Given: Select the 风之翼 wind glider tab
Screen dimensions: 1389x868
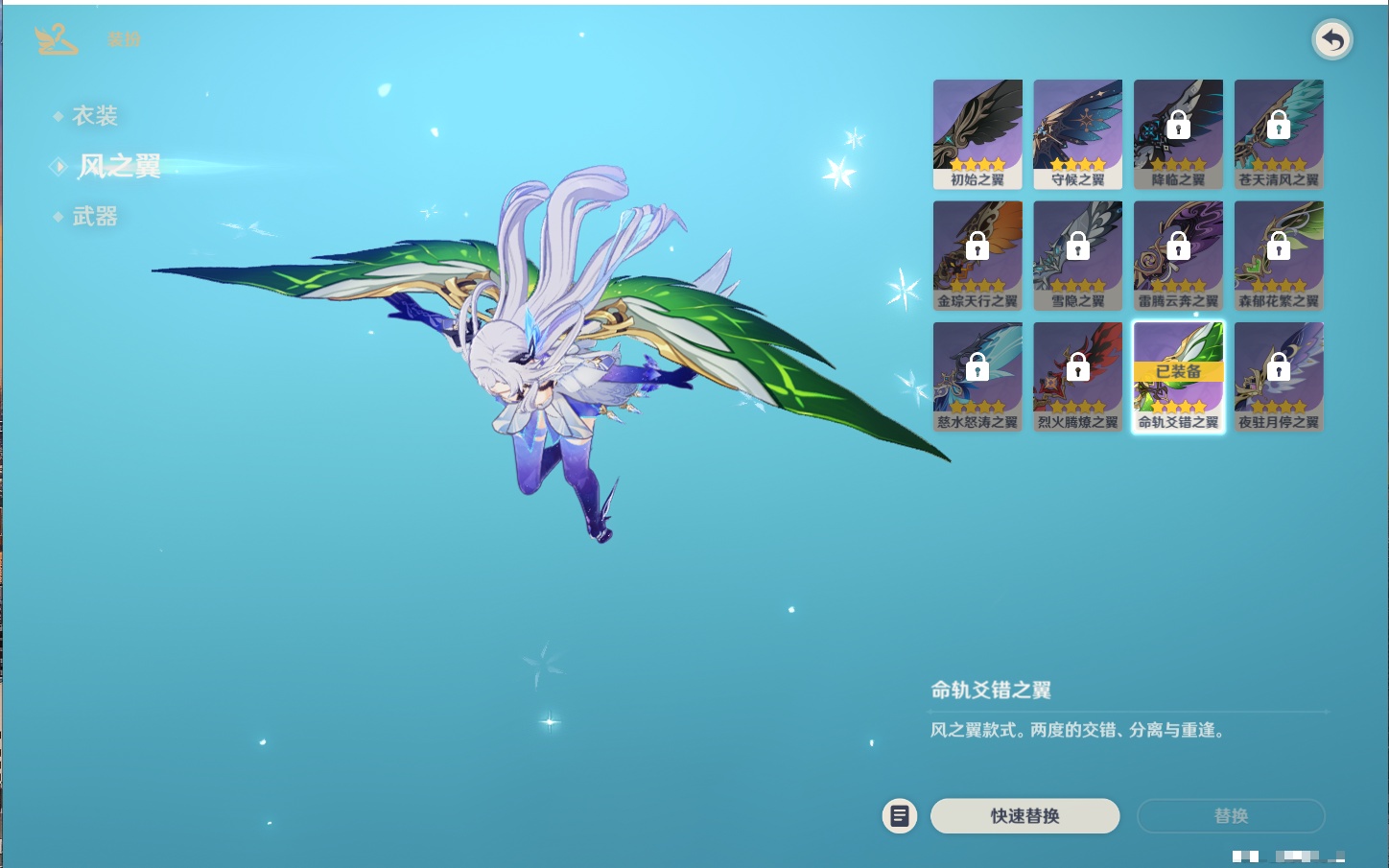Looking at the screenshot, I should [118, 167].
